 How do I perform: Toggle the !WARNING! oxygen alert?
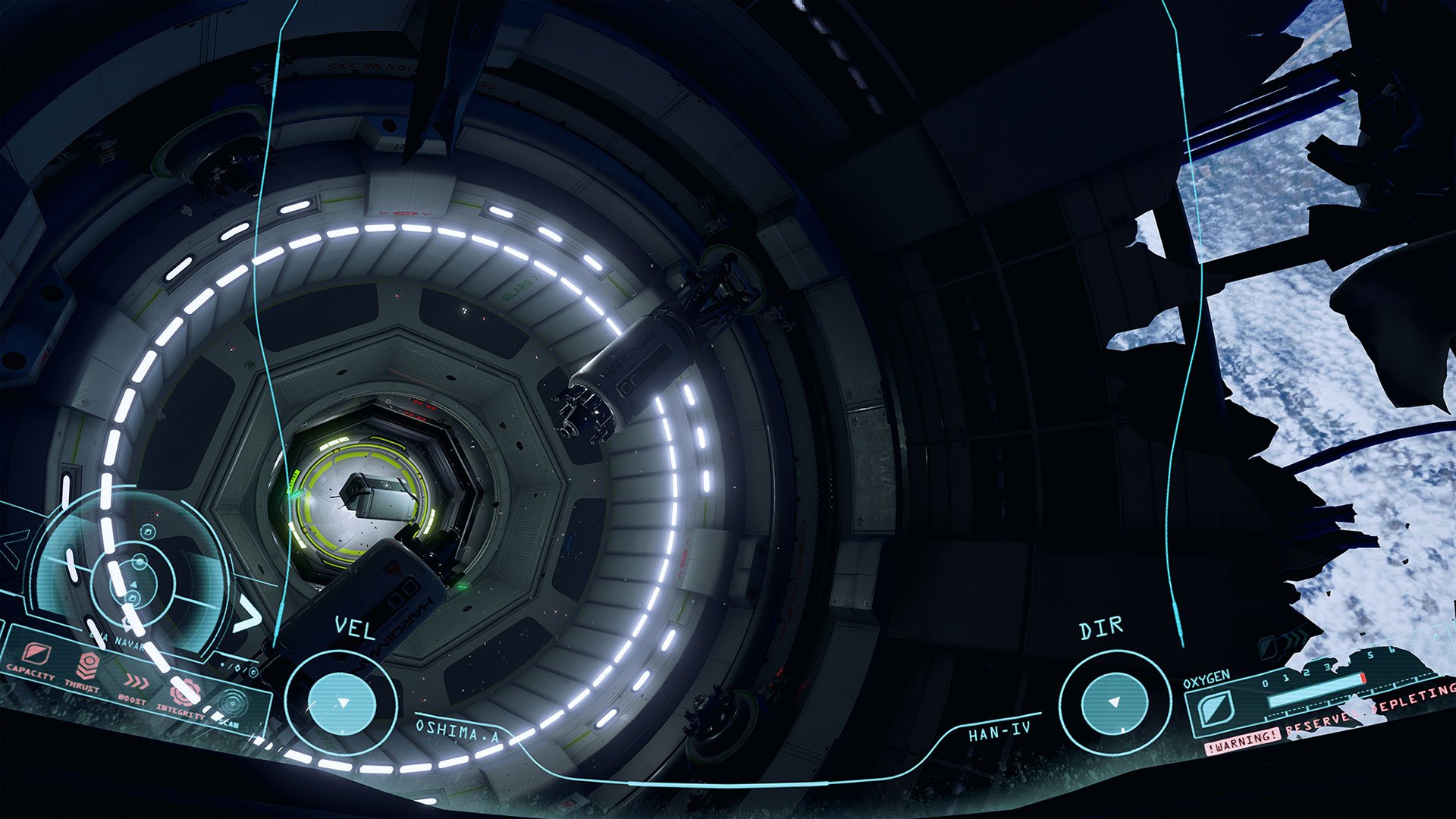pyautogui.click(x=1242, y=744)
